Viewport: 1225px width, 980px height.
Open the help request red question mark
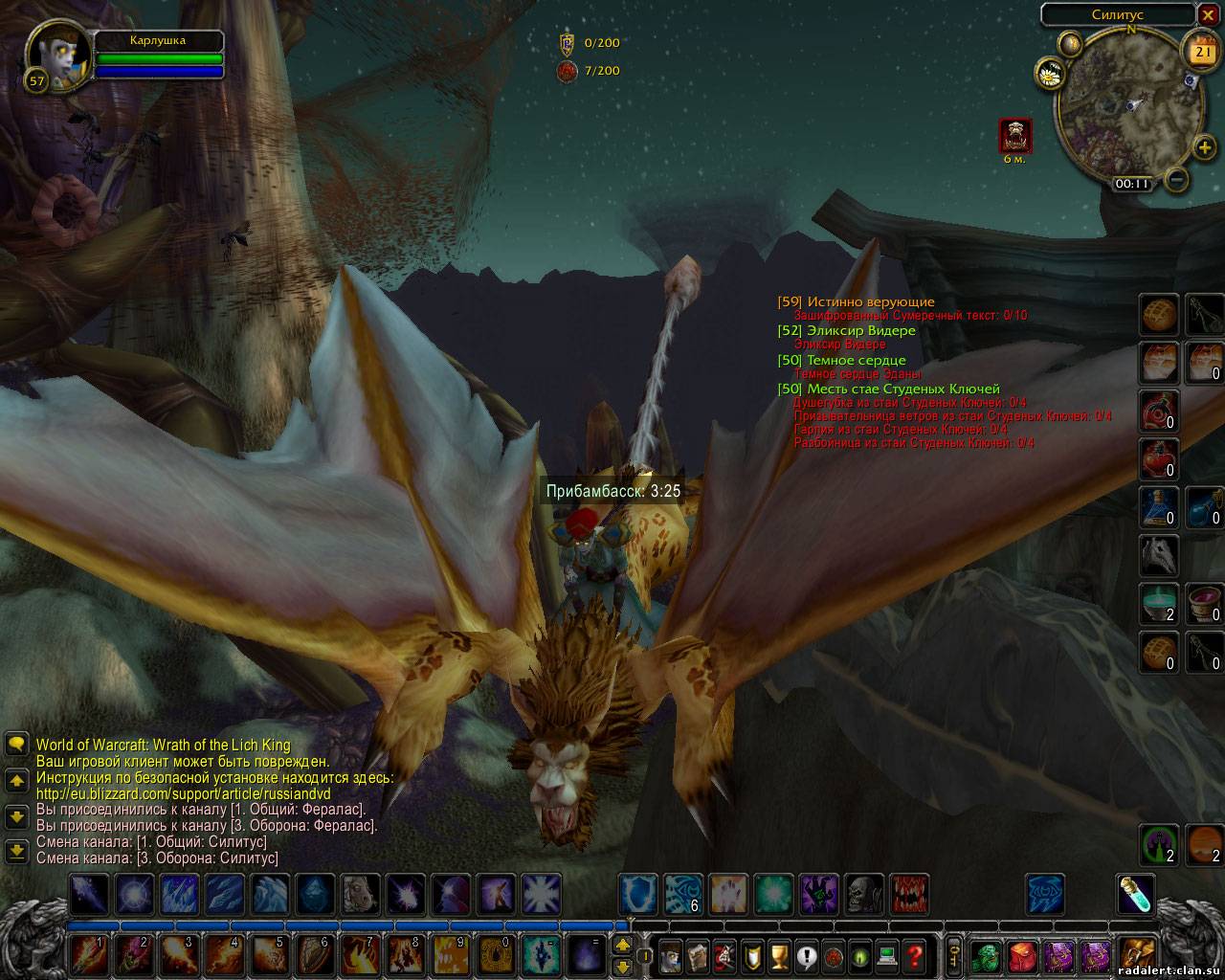914,954
